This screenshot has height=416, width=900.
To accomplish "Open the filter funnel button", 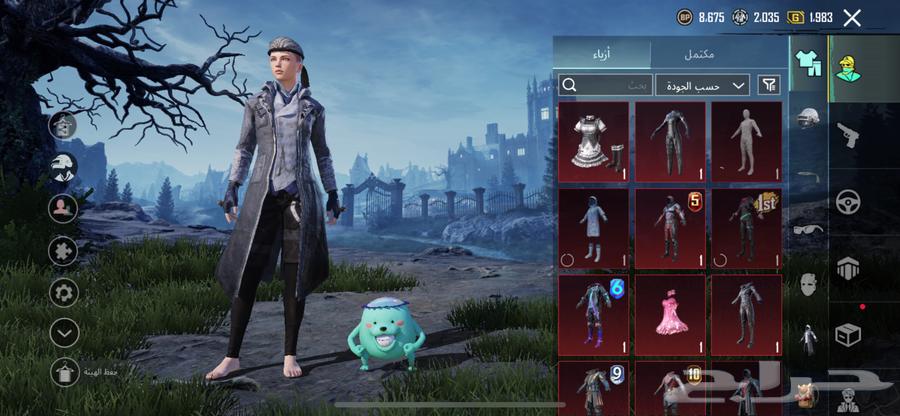I will tap(769, 86).
